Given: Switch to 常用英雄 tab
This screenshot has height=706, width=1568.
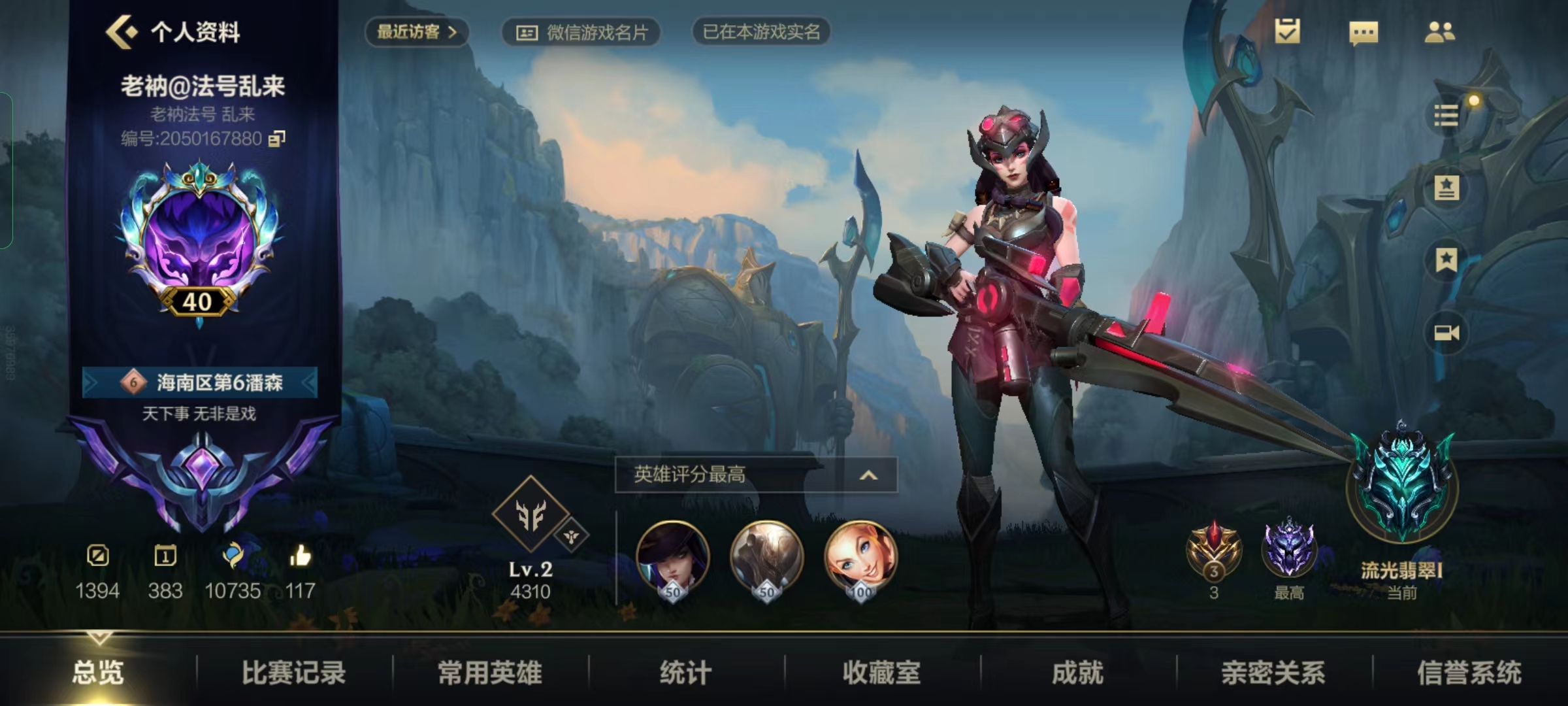Looking at the screenshot, I should point(489,673).
